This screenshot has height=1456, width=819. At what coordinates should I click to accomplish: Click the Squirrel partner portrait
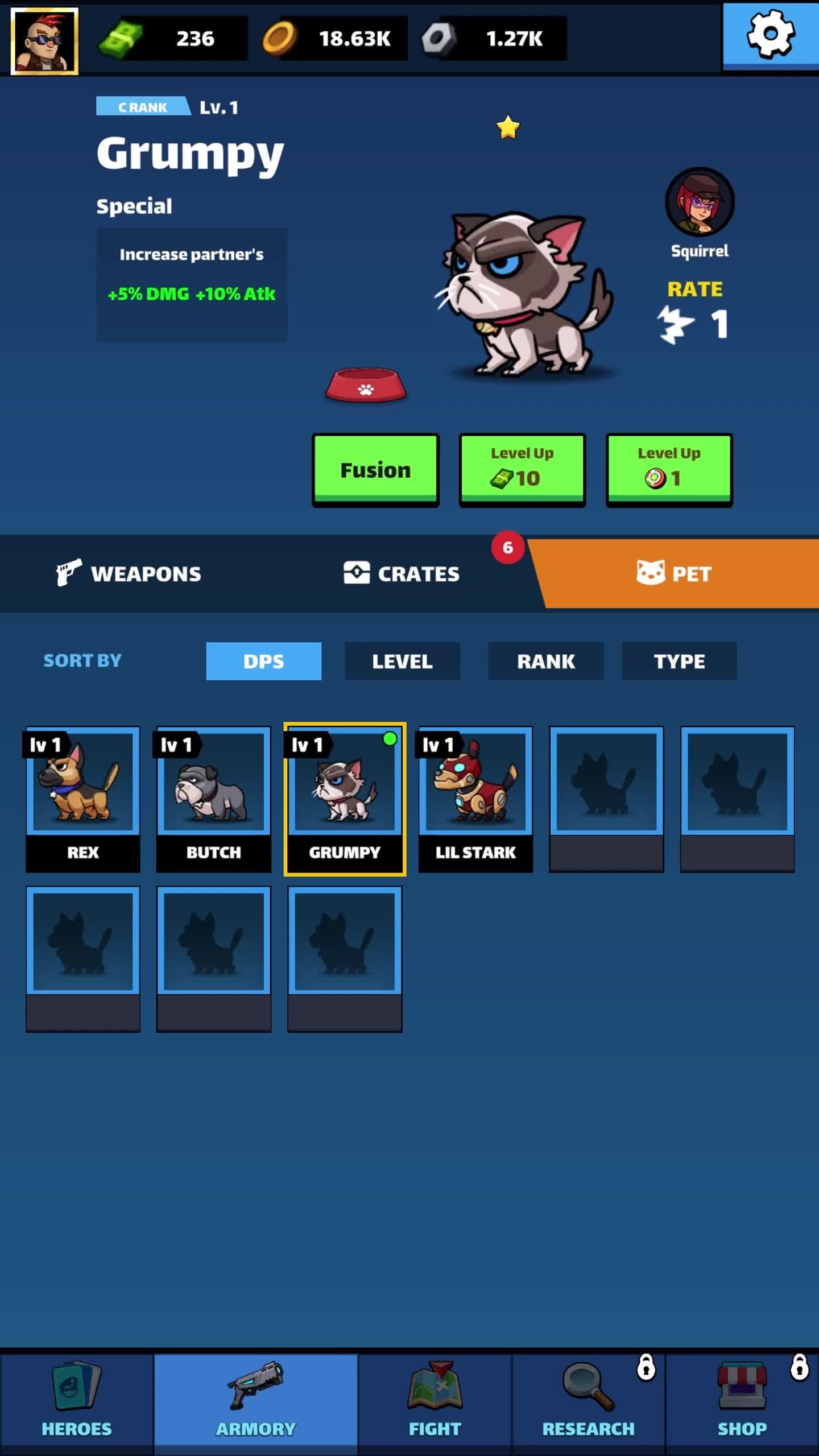click(x=699, y=202)
